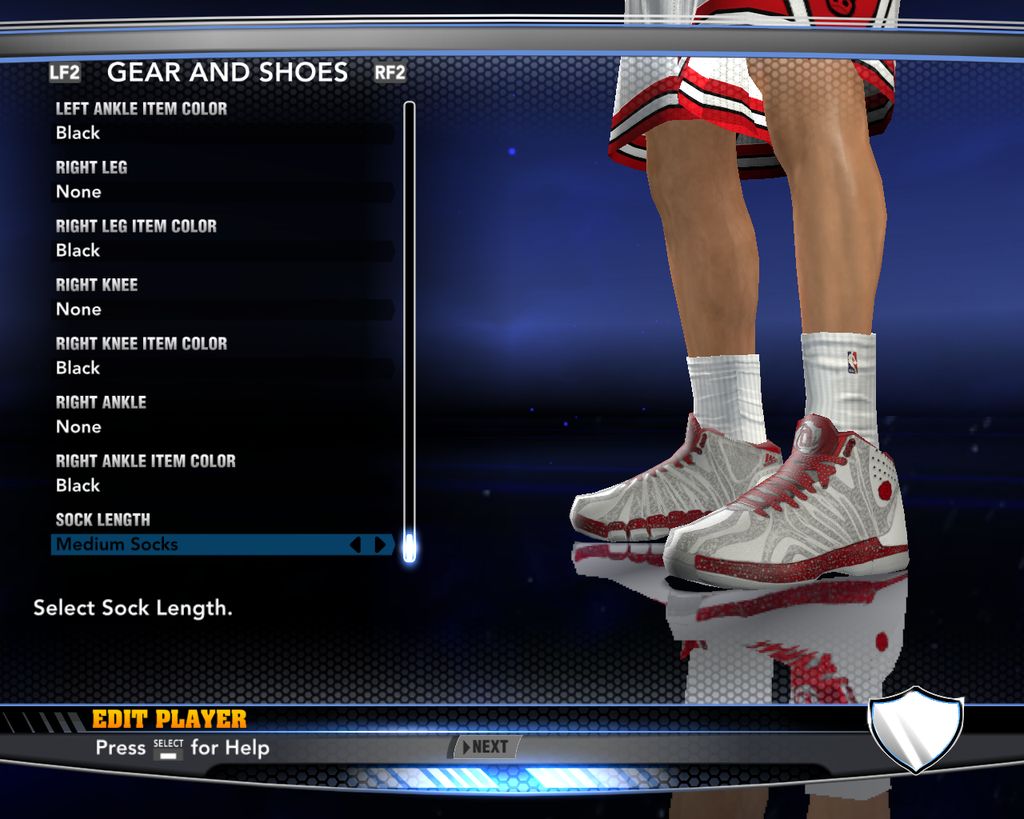
Task: Click the right arrow on Sock Length
Action: tap(380, 545)
